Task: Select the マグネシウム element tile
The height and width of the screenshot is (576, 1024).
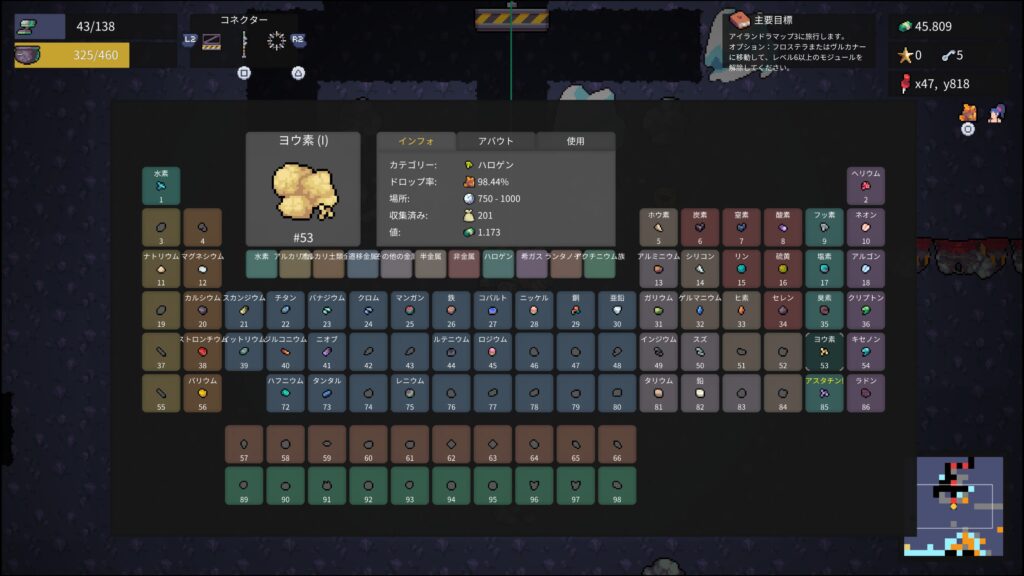Action: (x=203, y=269)
